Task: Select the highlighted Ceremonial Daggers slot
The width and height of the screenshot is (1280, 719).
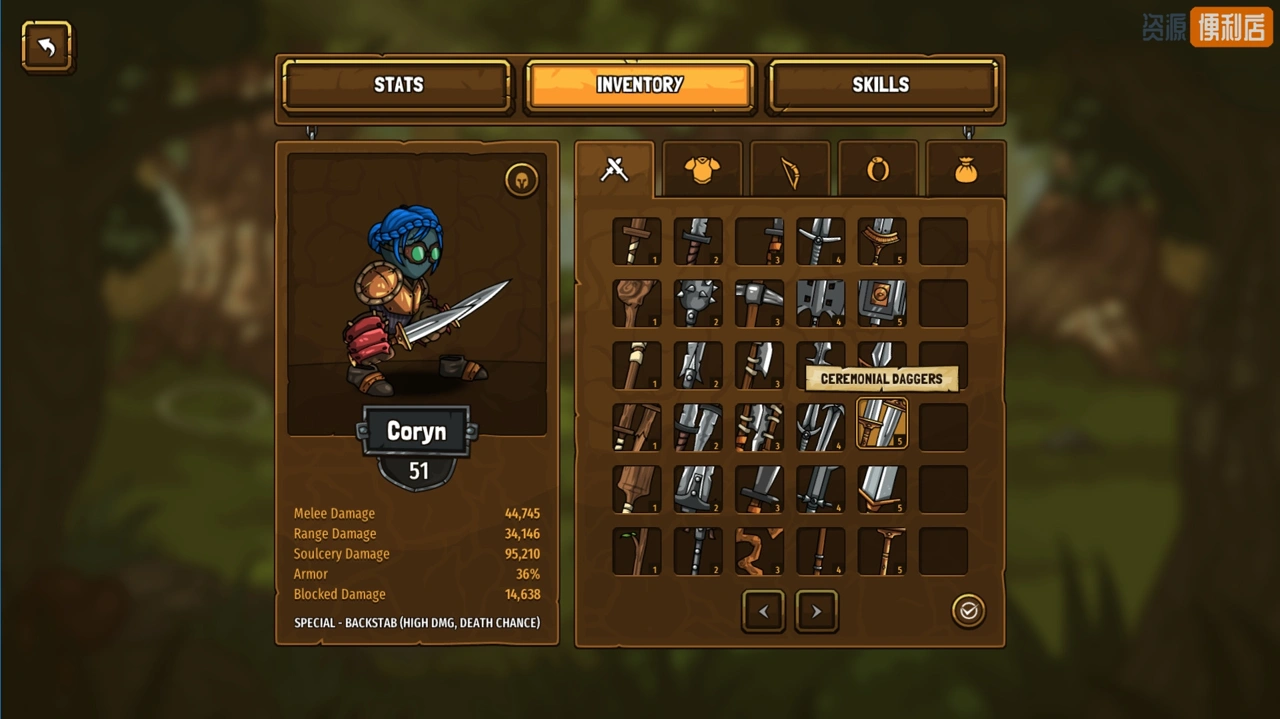Action: pyautogui.click(x=882, y=425)
